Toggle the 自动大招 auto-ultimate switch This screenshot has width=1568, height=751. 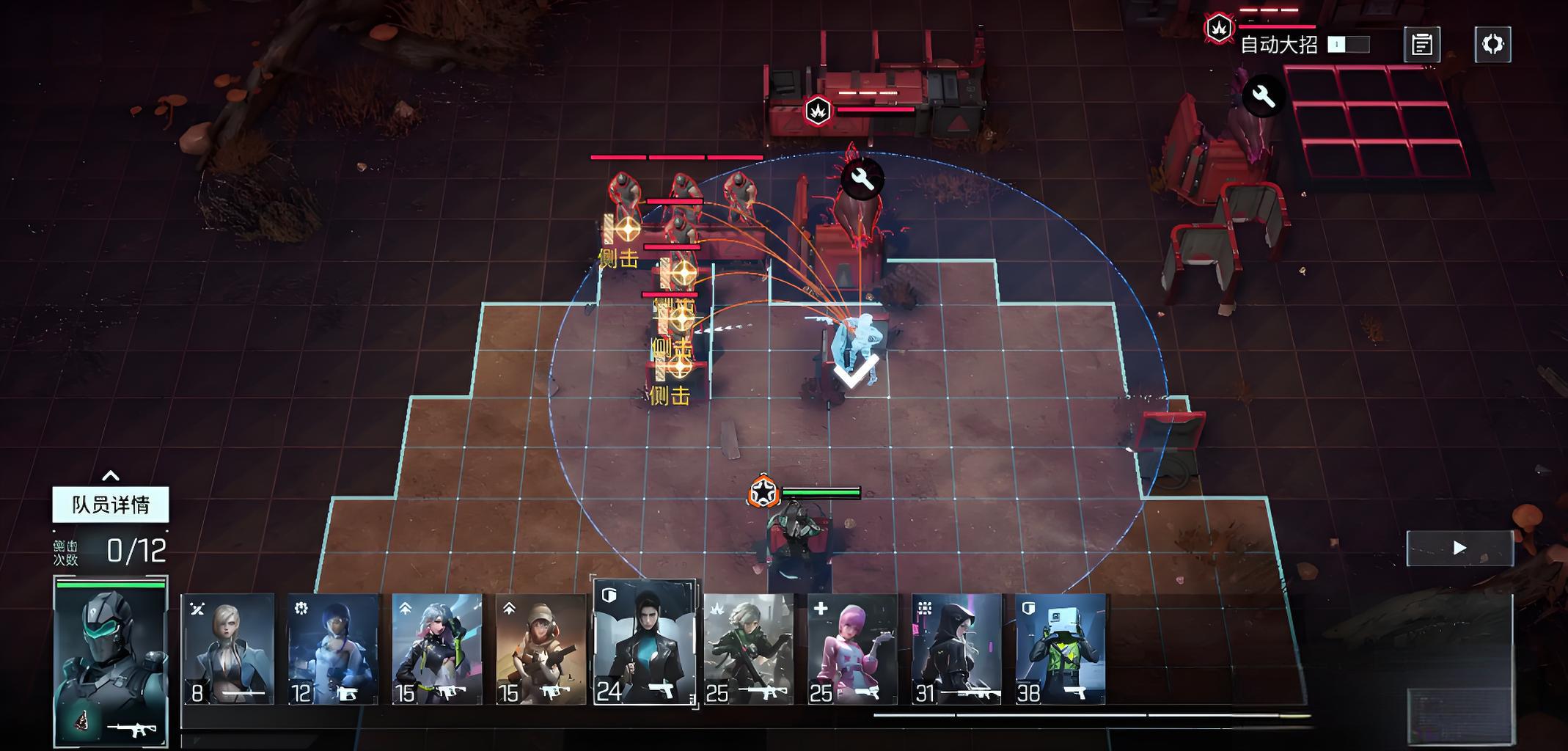(x=1348, y=45)
